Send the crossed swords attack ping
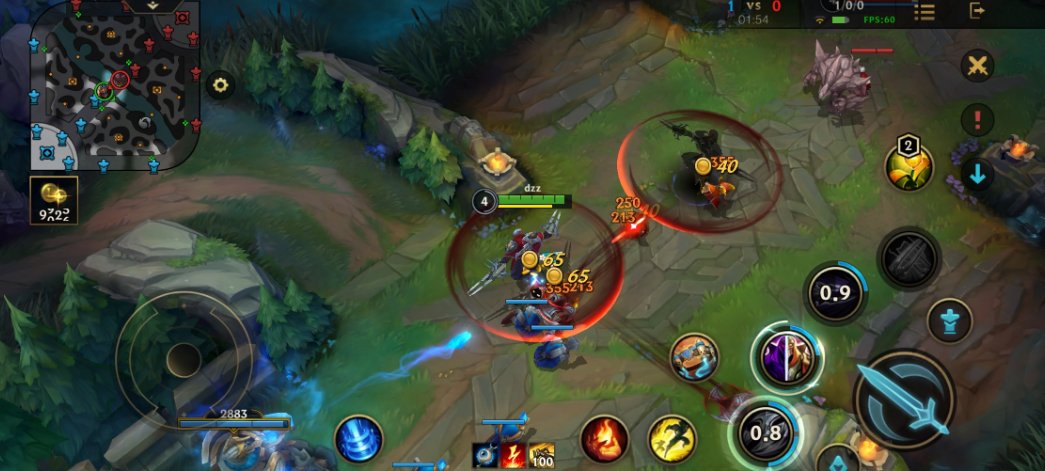The width and height of the screenshot is (1045, 471). (x=977, y=66)
